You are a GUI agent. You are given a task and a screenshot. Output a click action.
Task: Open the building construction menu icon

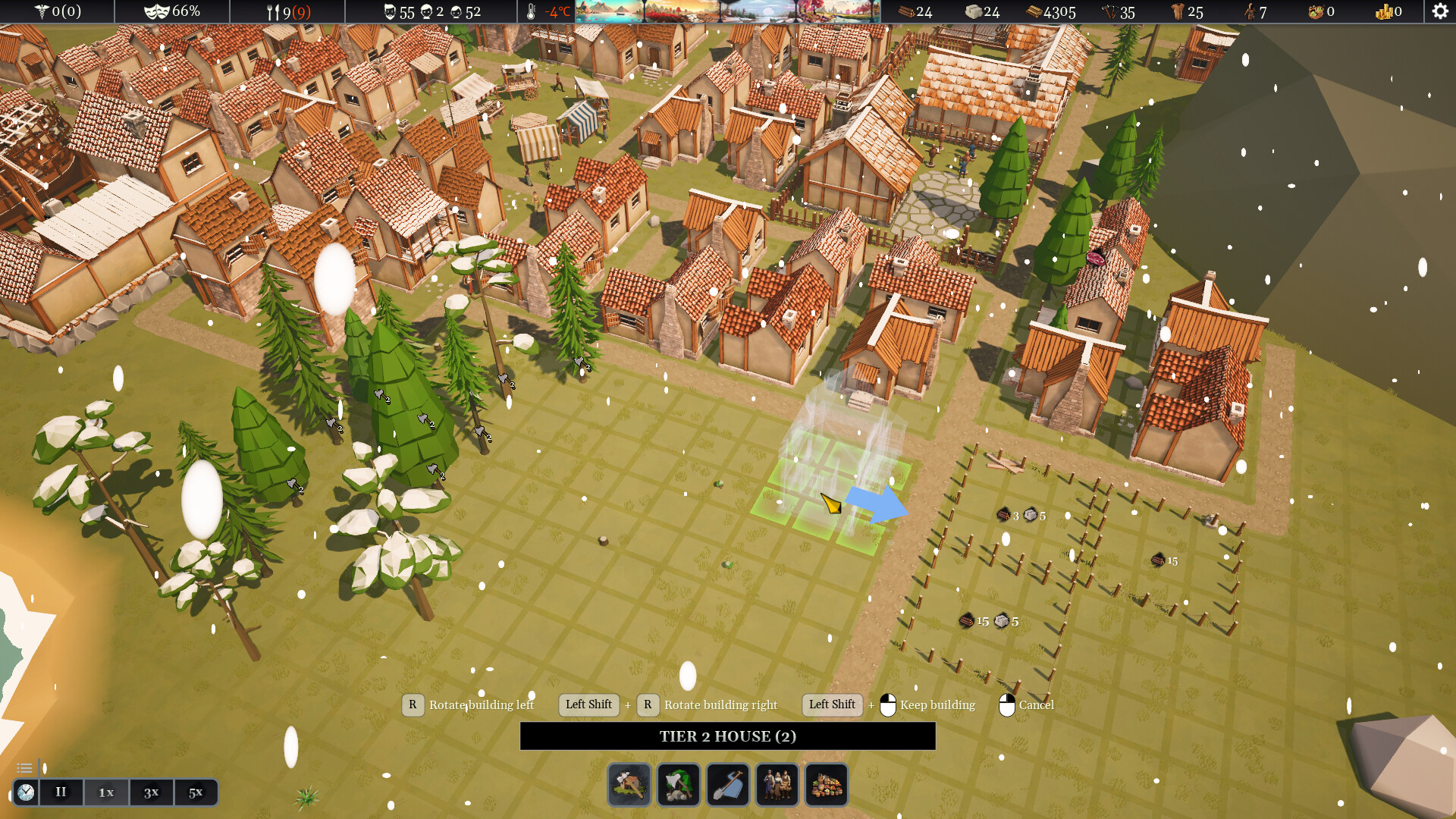pyautogui.click(x=629, y=785)
